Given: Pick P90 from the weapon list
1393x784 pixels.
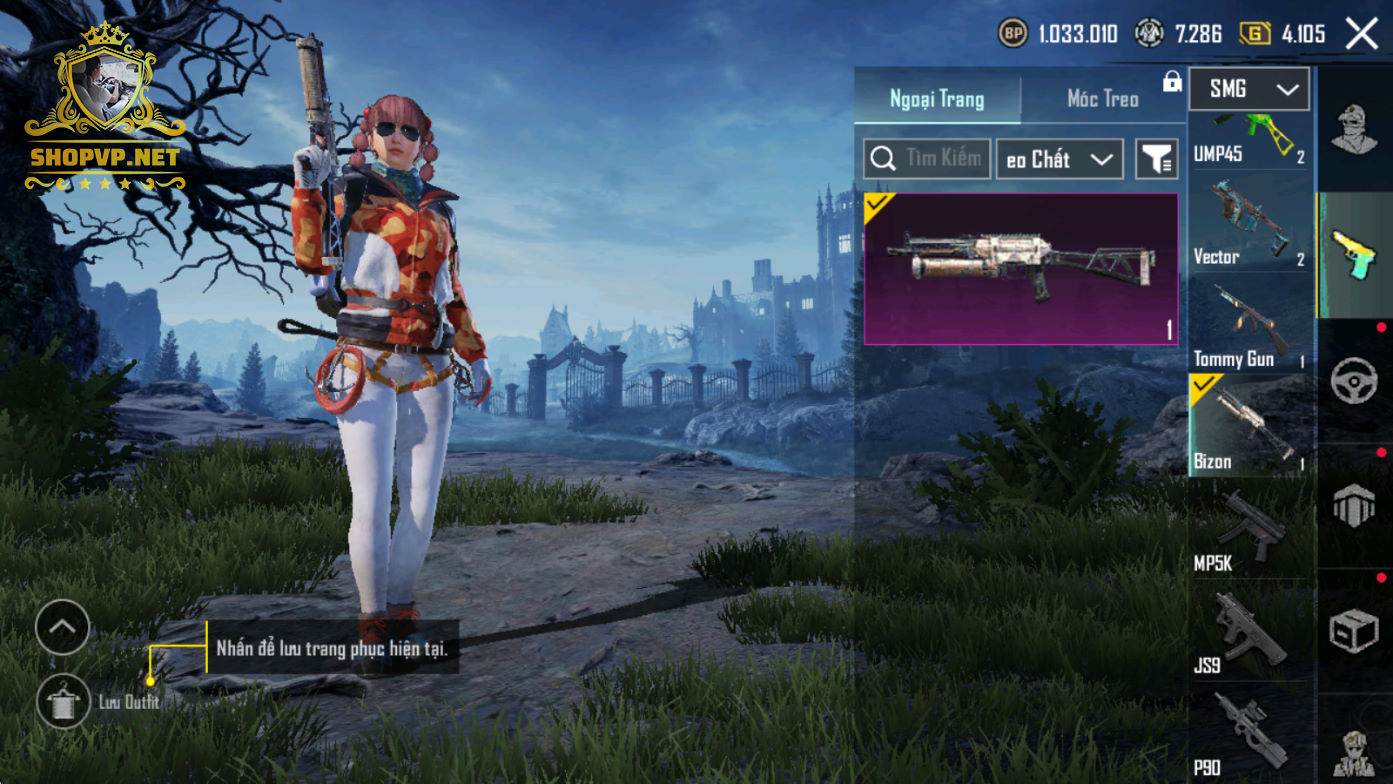Looking at the screenshot, I should 1249,733.
